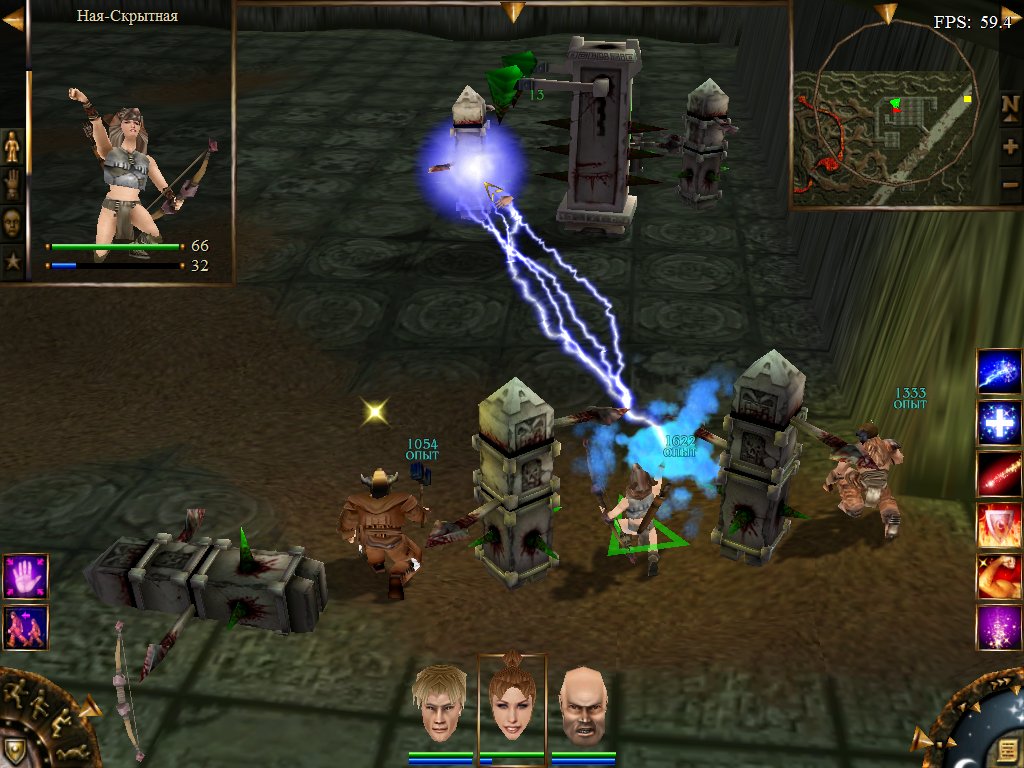Open the face tab
Image resolution: width=1024 pixels, height=768 pixels.
[x=12, y=222]
